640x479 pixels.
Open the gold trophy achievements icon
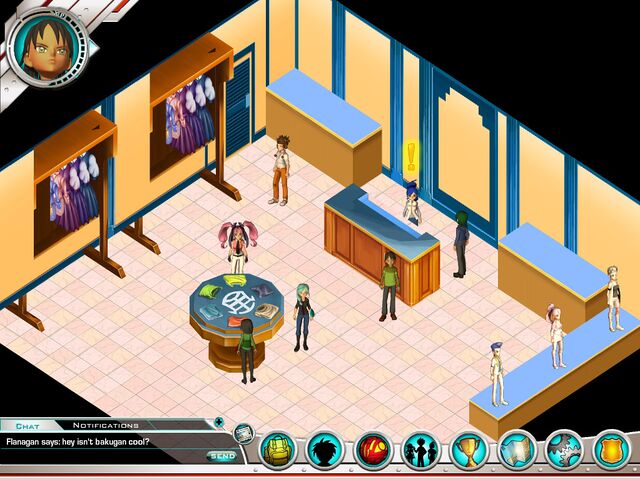(x=468, y=450)
